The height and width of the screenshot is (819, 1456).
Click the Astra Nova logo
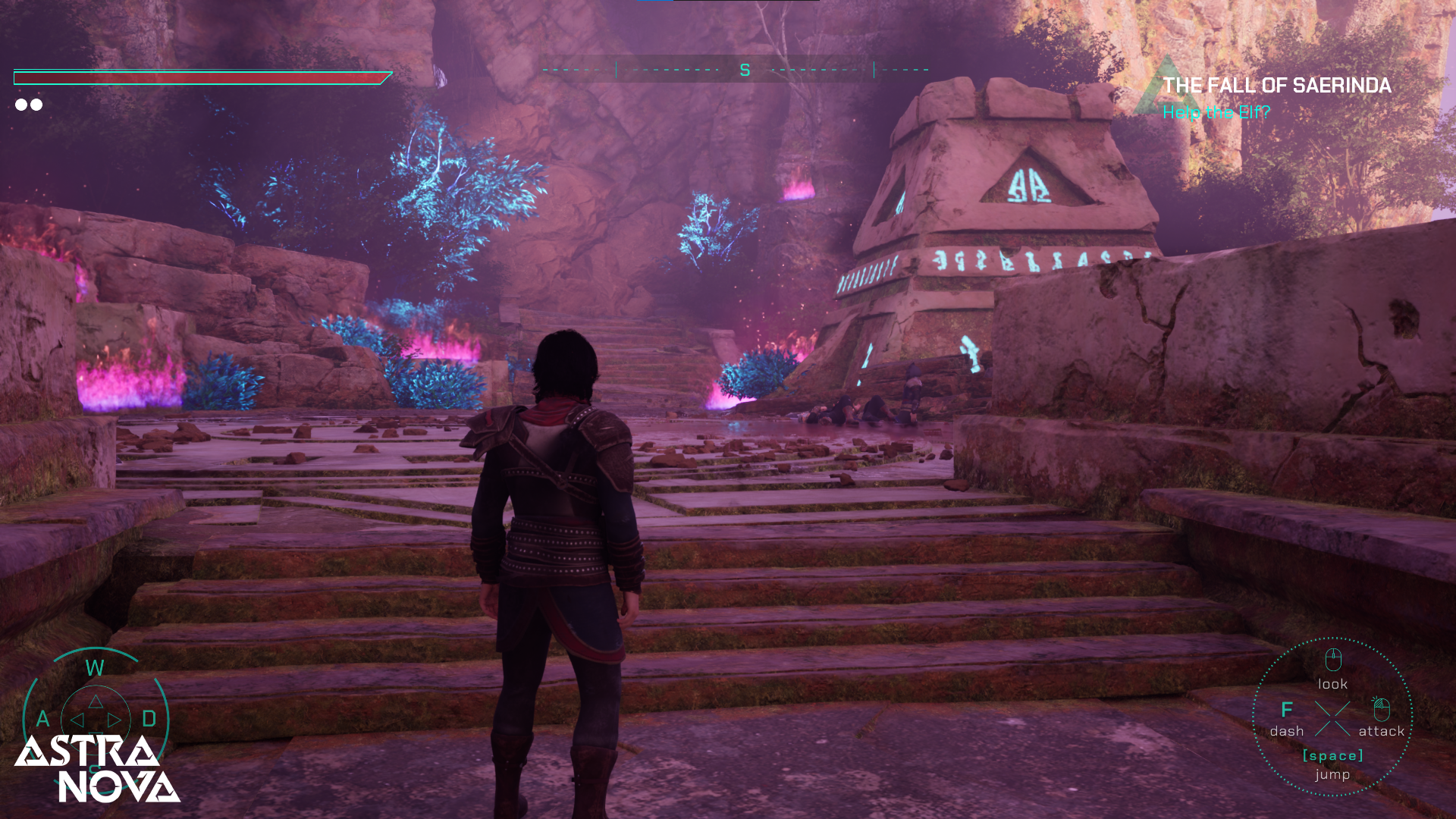(x=97, y=768)
